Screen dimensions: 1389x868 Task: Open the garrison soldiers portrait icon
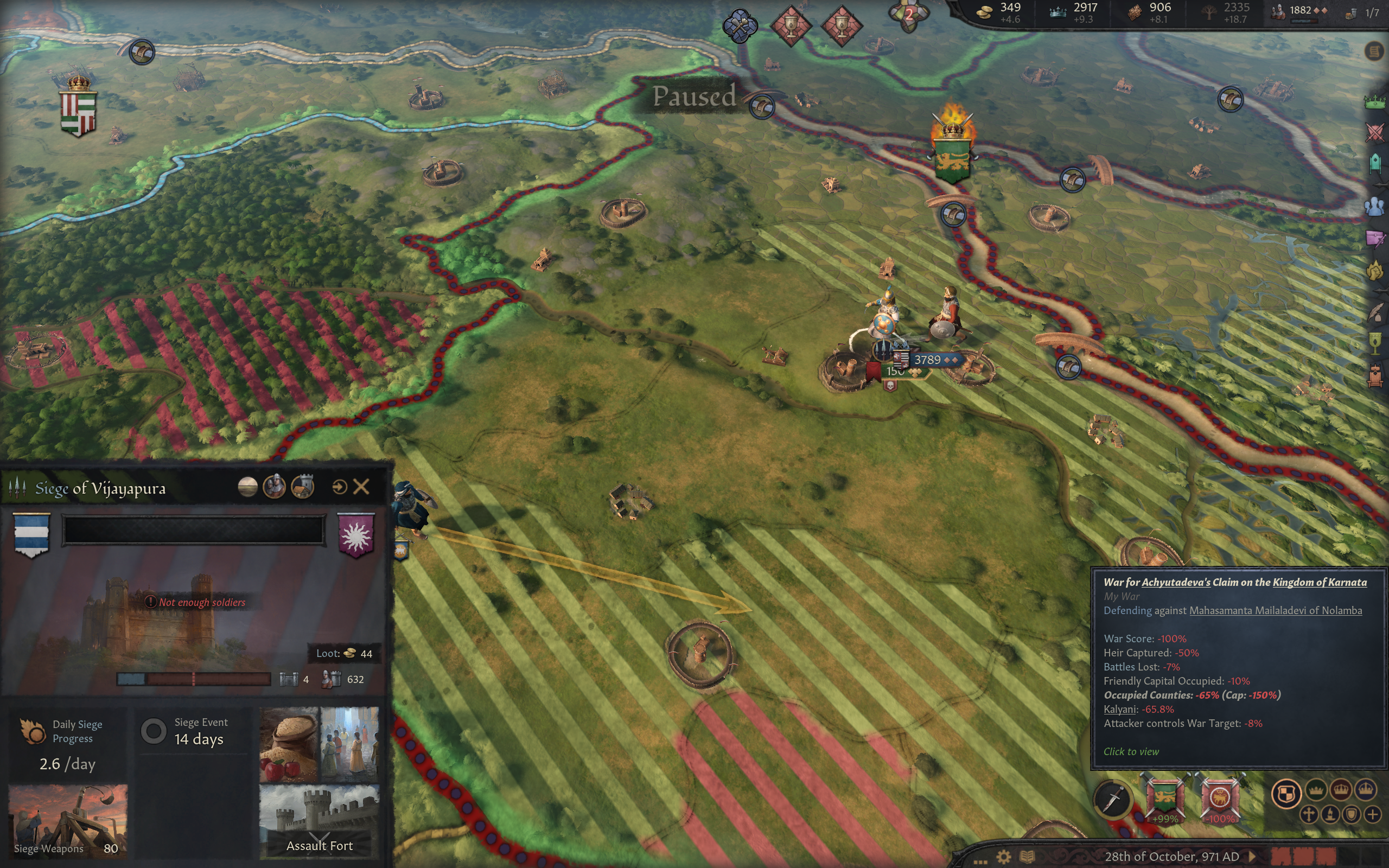pos(275,487)
